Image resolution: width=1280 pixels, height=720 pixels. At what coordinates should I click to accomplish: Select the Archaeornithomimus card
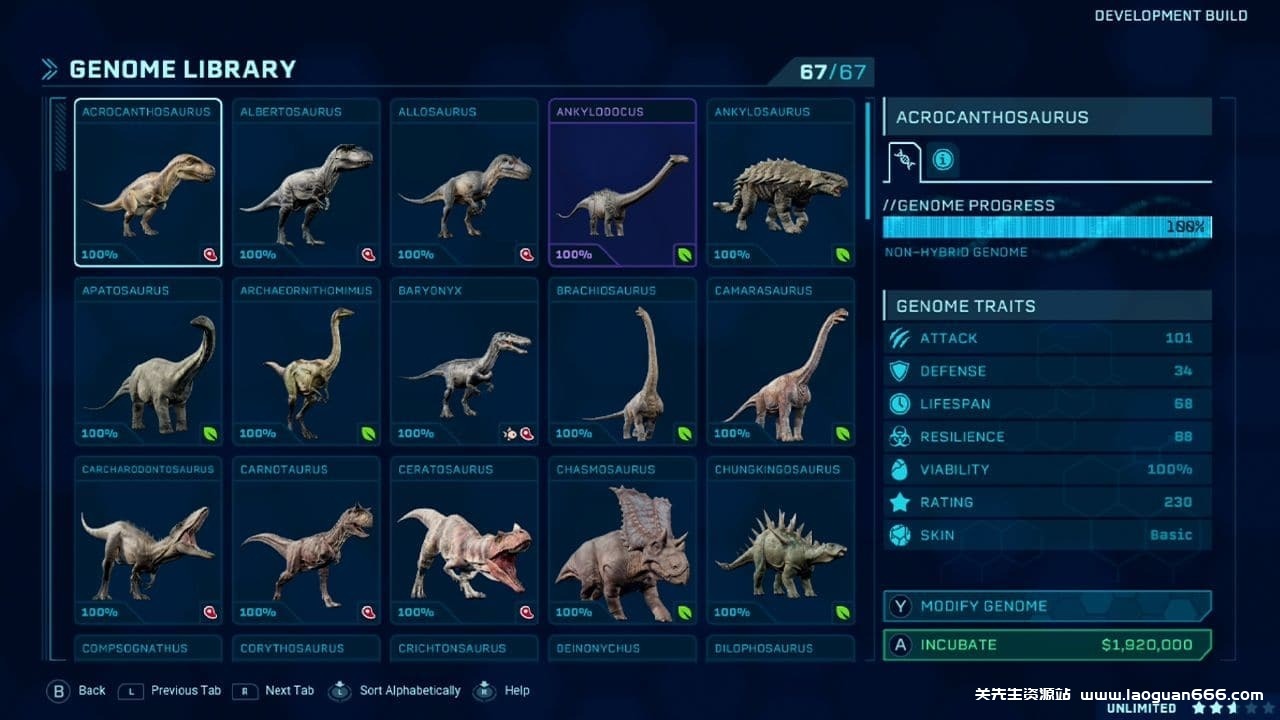[x=306, y=362]
